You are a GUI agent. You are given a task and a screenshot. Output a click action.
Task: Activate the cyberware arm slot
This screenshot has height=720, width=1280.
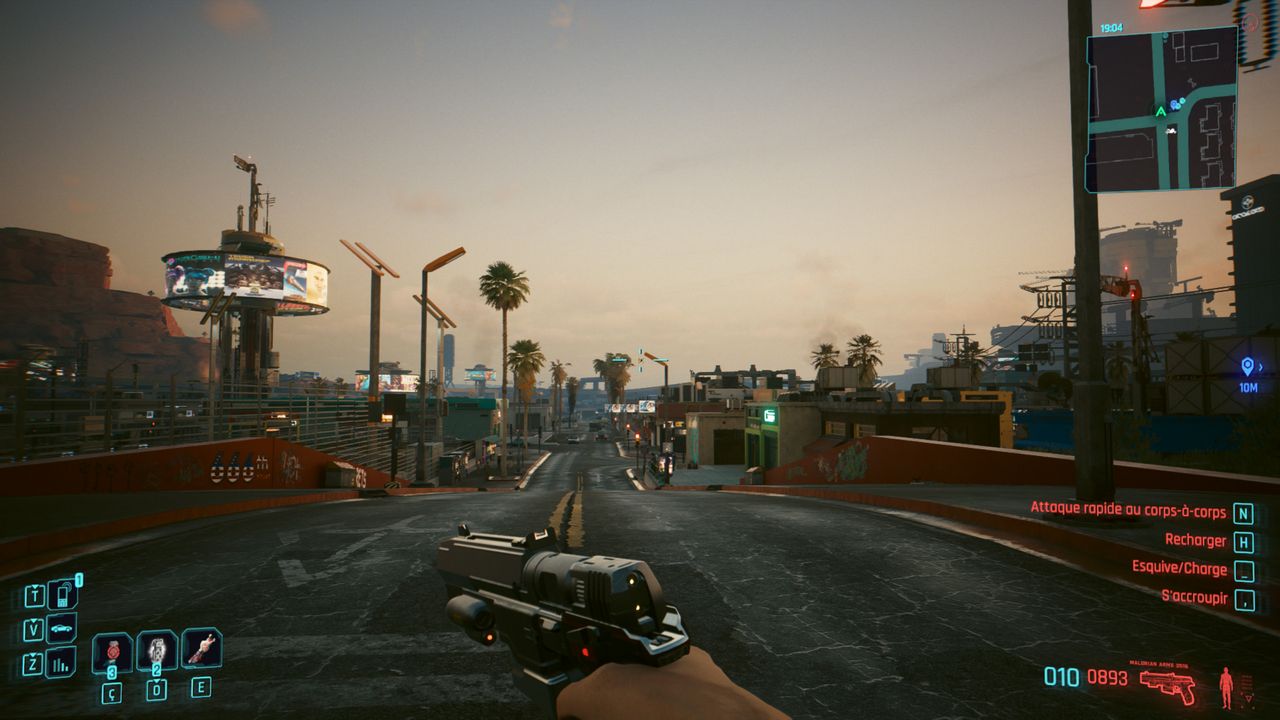pos(201,648)
